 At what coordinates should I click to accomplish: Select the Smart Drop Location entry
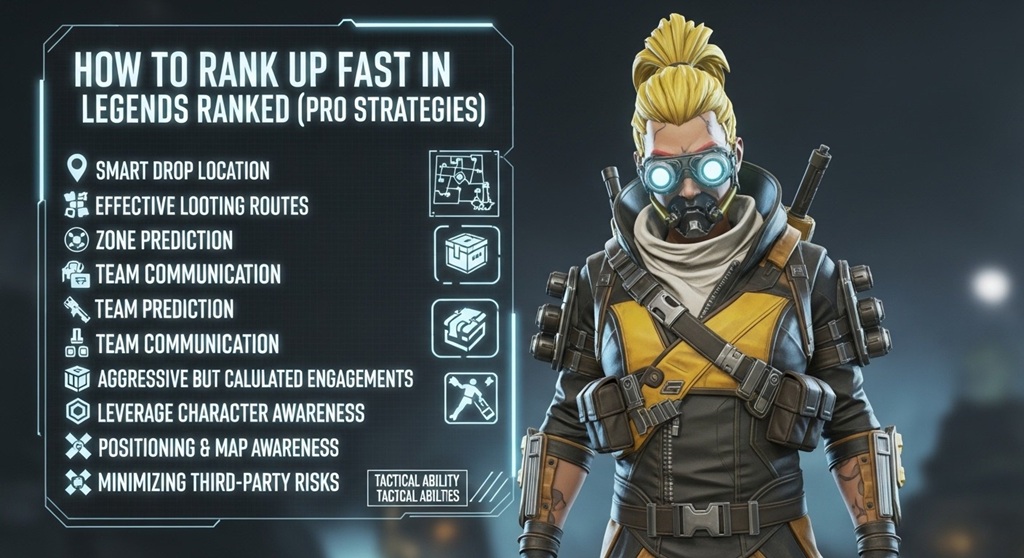182,170
